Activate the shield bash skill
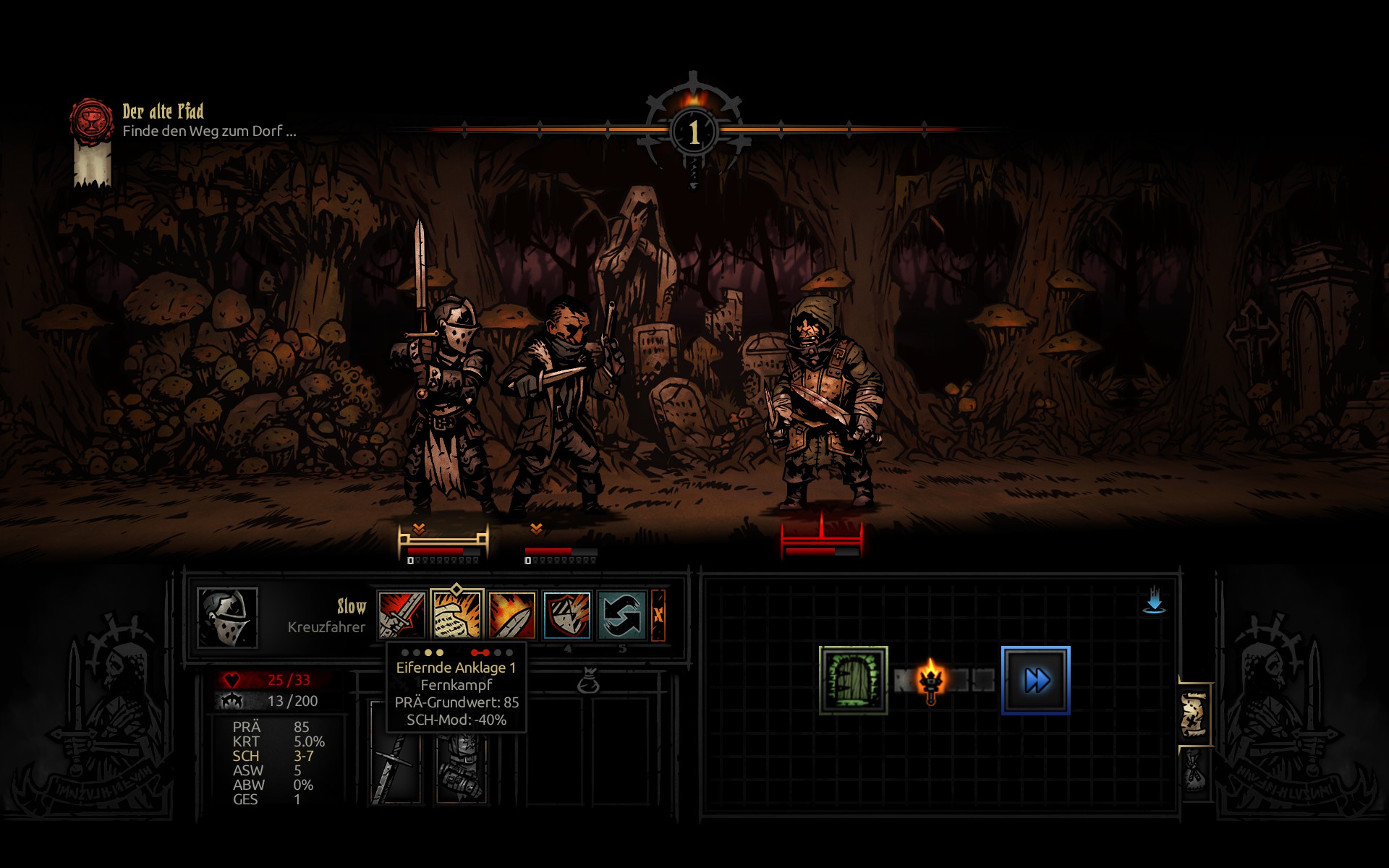This screenshot has height=868, width=1389. pos(566,615)
